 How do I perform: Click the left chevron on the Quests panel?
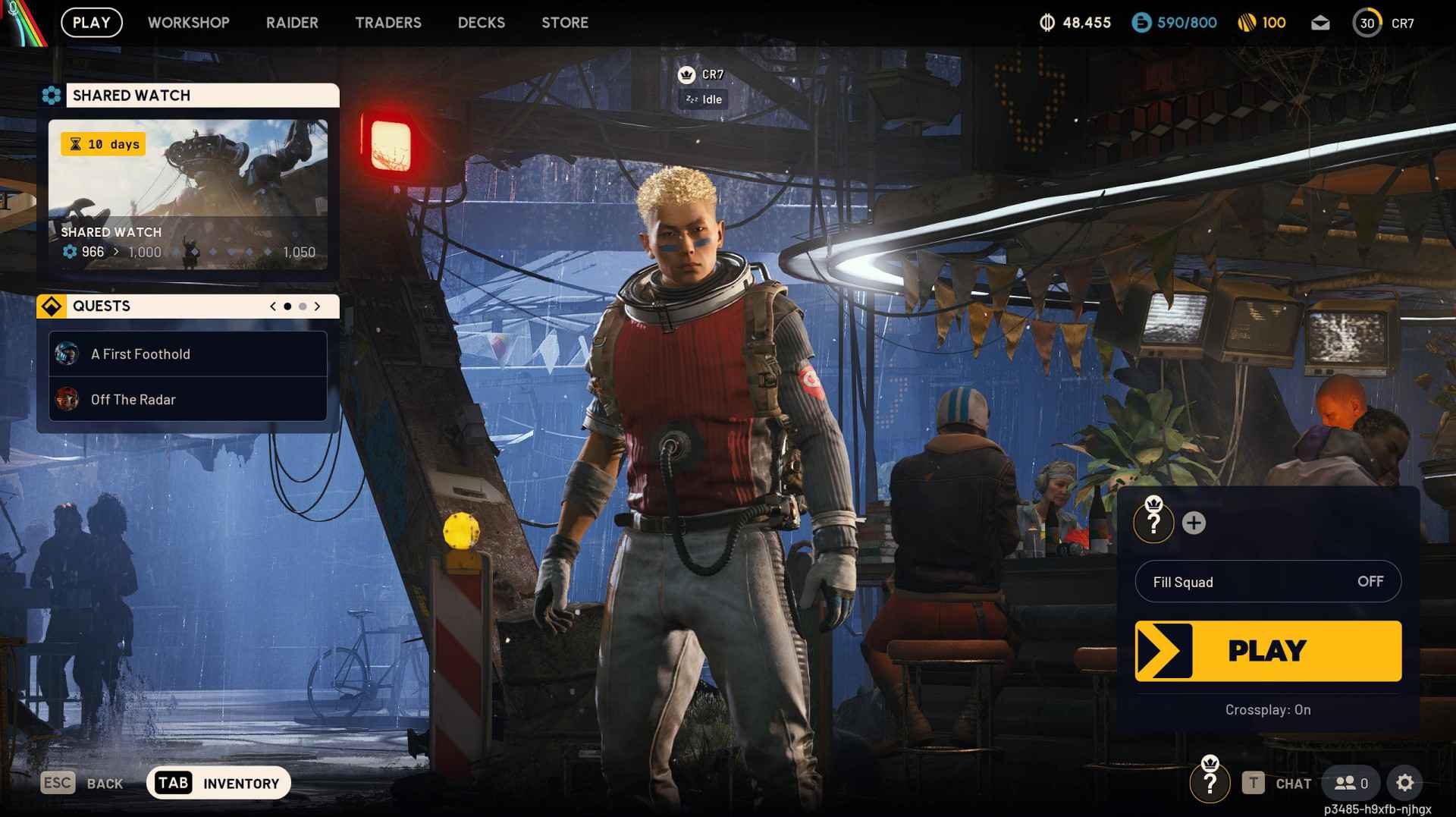[x=271, y=306]
